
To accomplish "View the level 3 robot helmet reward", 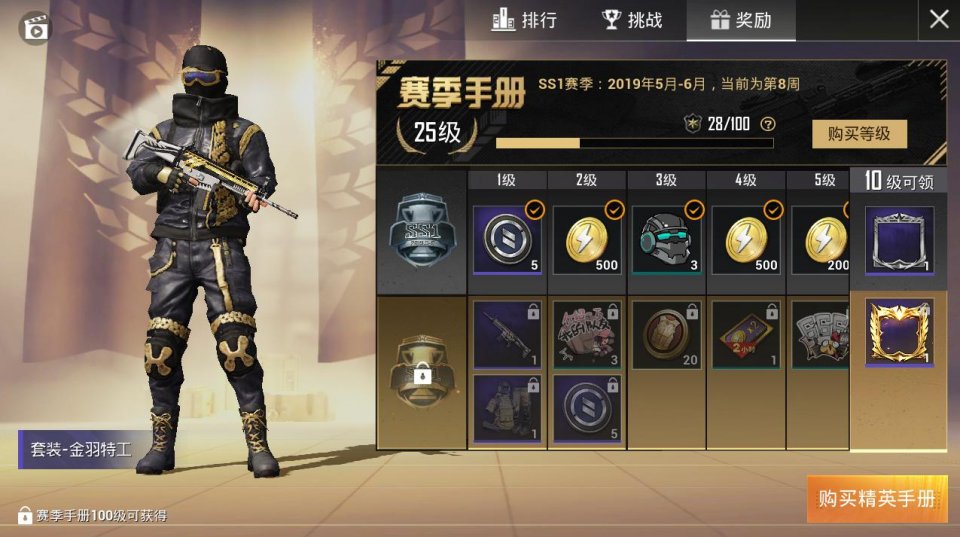I will point(667,239).
